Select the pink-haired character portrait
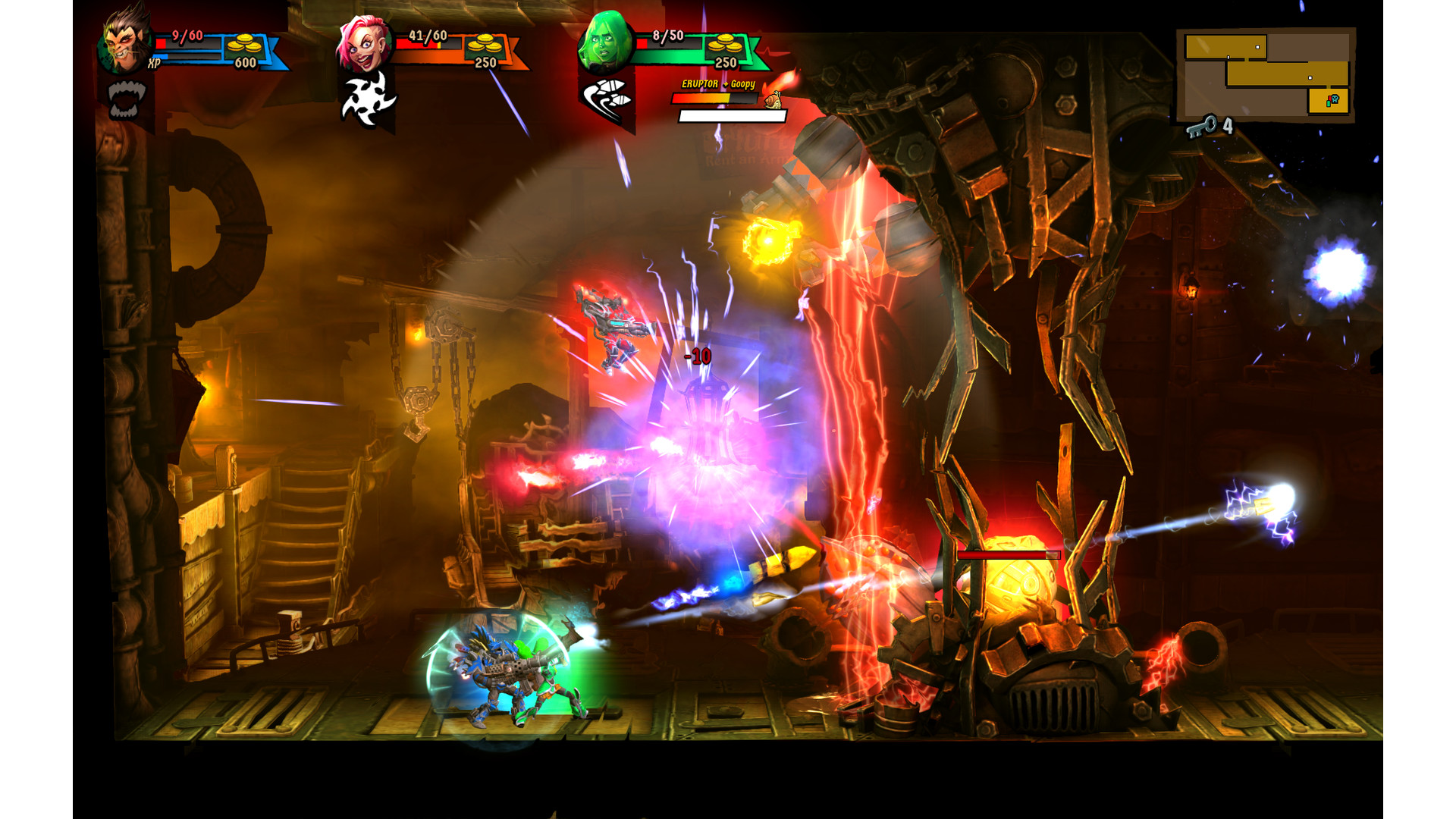 click(x=363, y=43)
